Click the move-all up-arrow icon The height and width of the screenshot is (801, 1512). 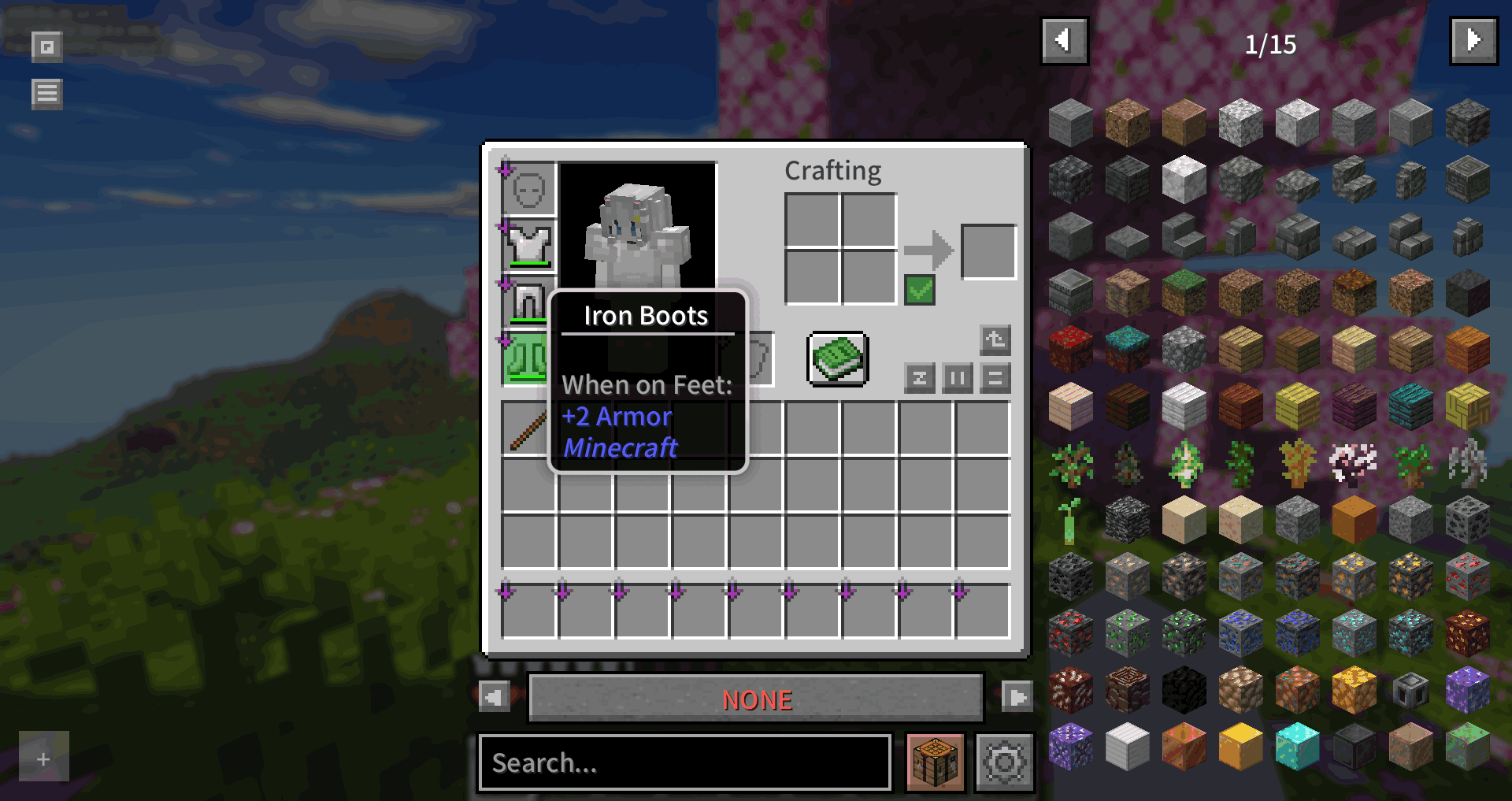[x=995, y=339]
